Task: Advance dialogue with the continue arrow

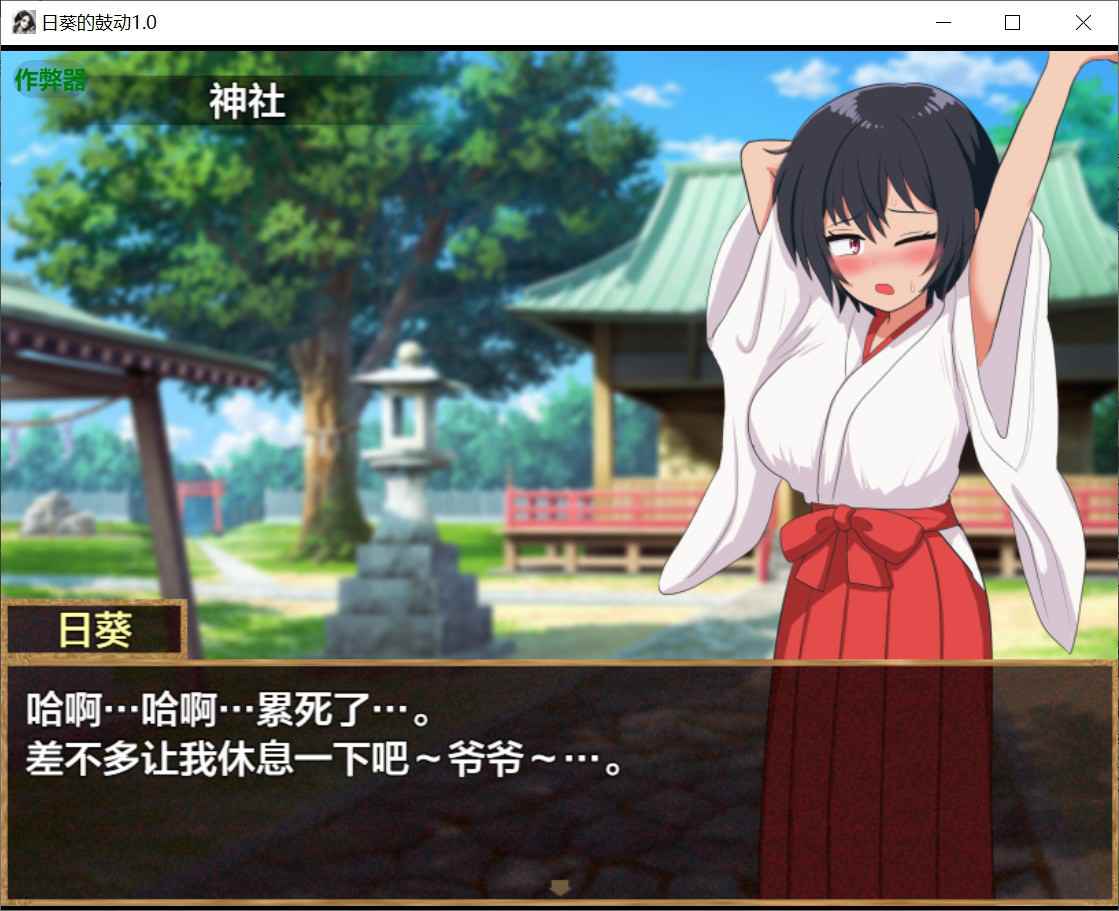Action: coord(560,886)
